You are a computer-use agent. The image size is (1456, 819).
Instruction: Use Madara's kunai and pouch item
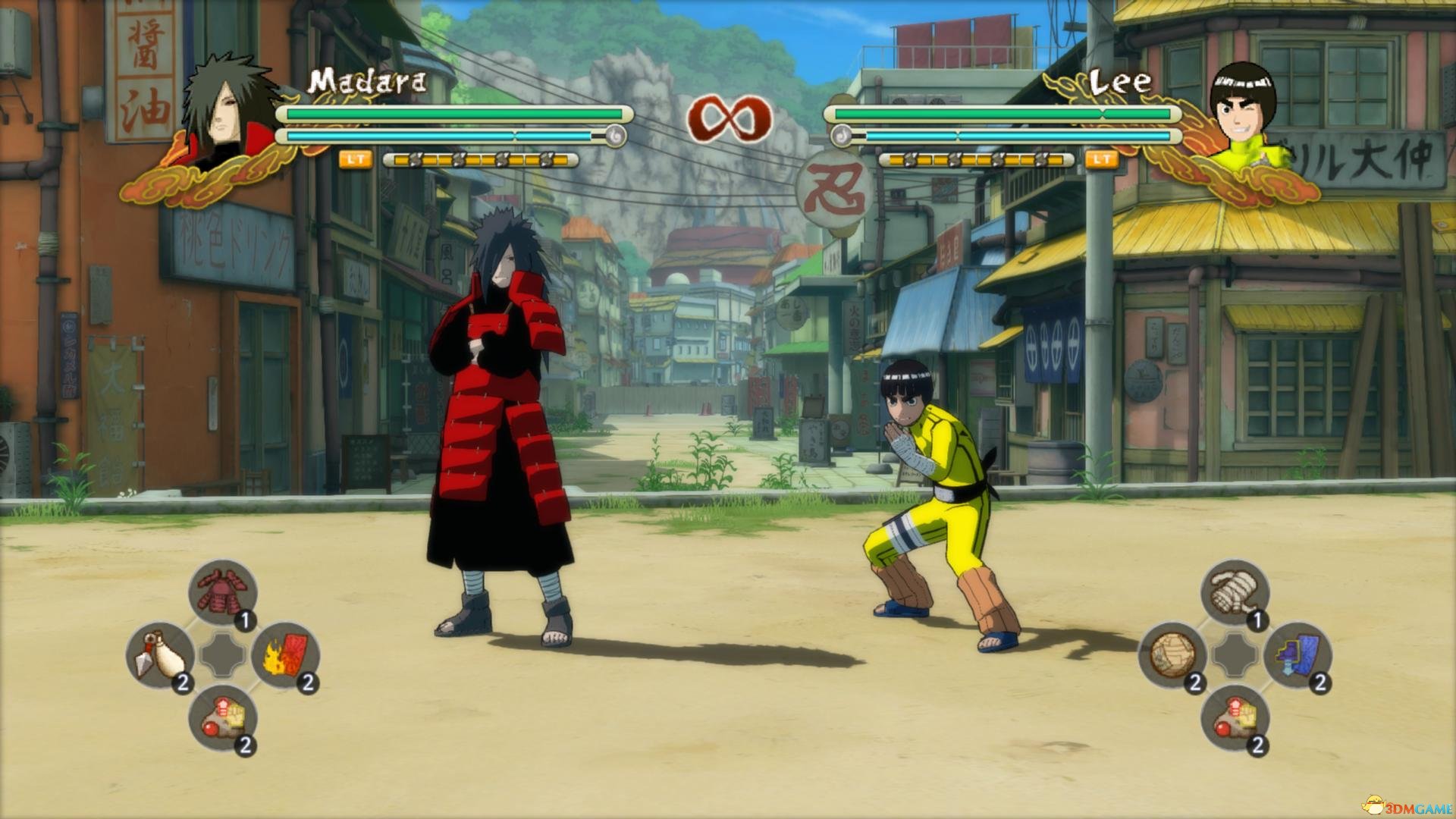point(159,655)
